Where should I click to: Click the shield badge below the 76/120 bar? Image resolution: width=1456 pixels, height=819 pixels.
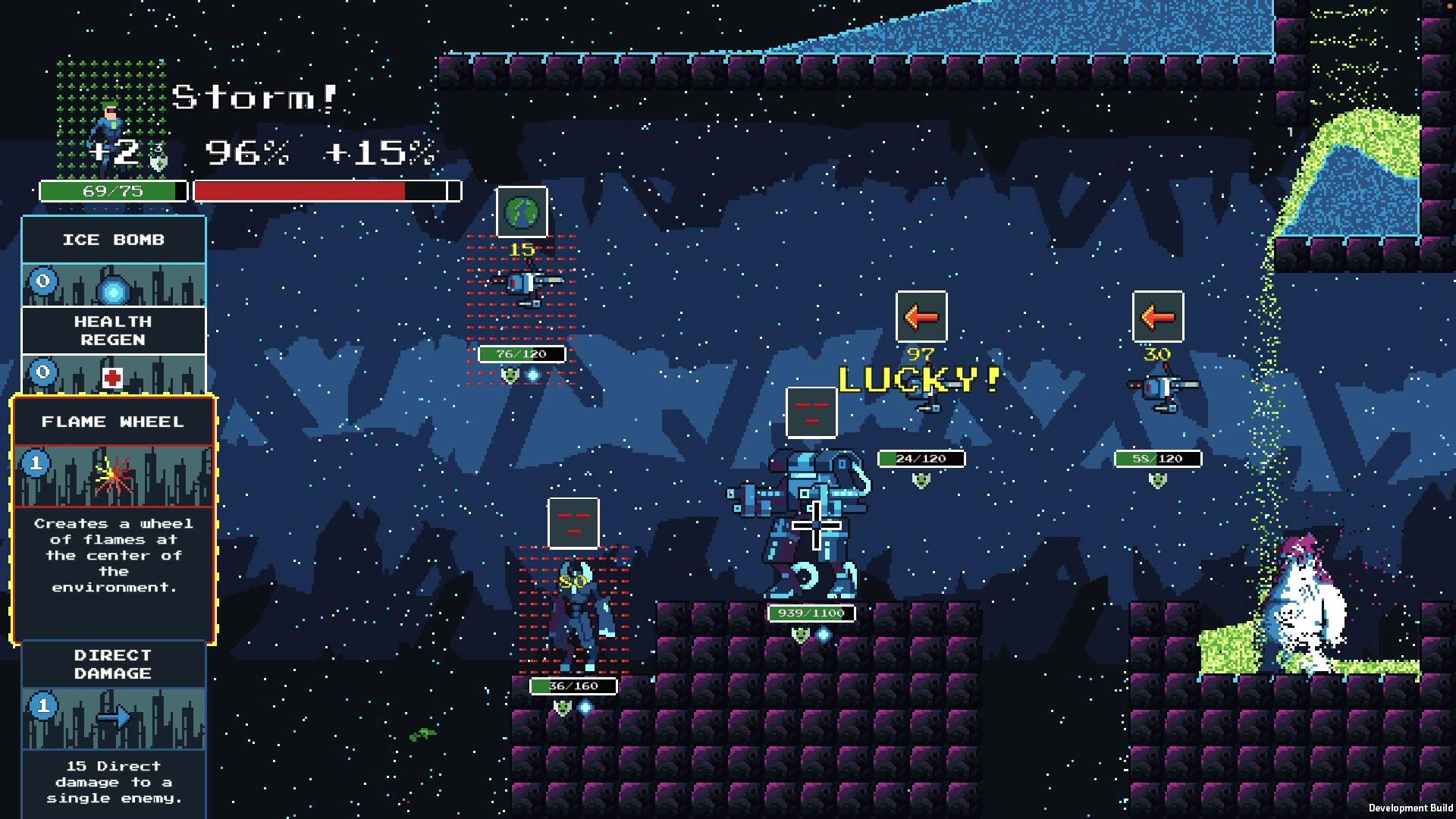pos(511,373)
